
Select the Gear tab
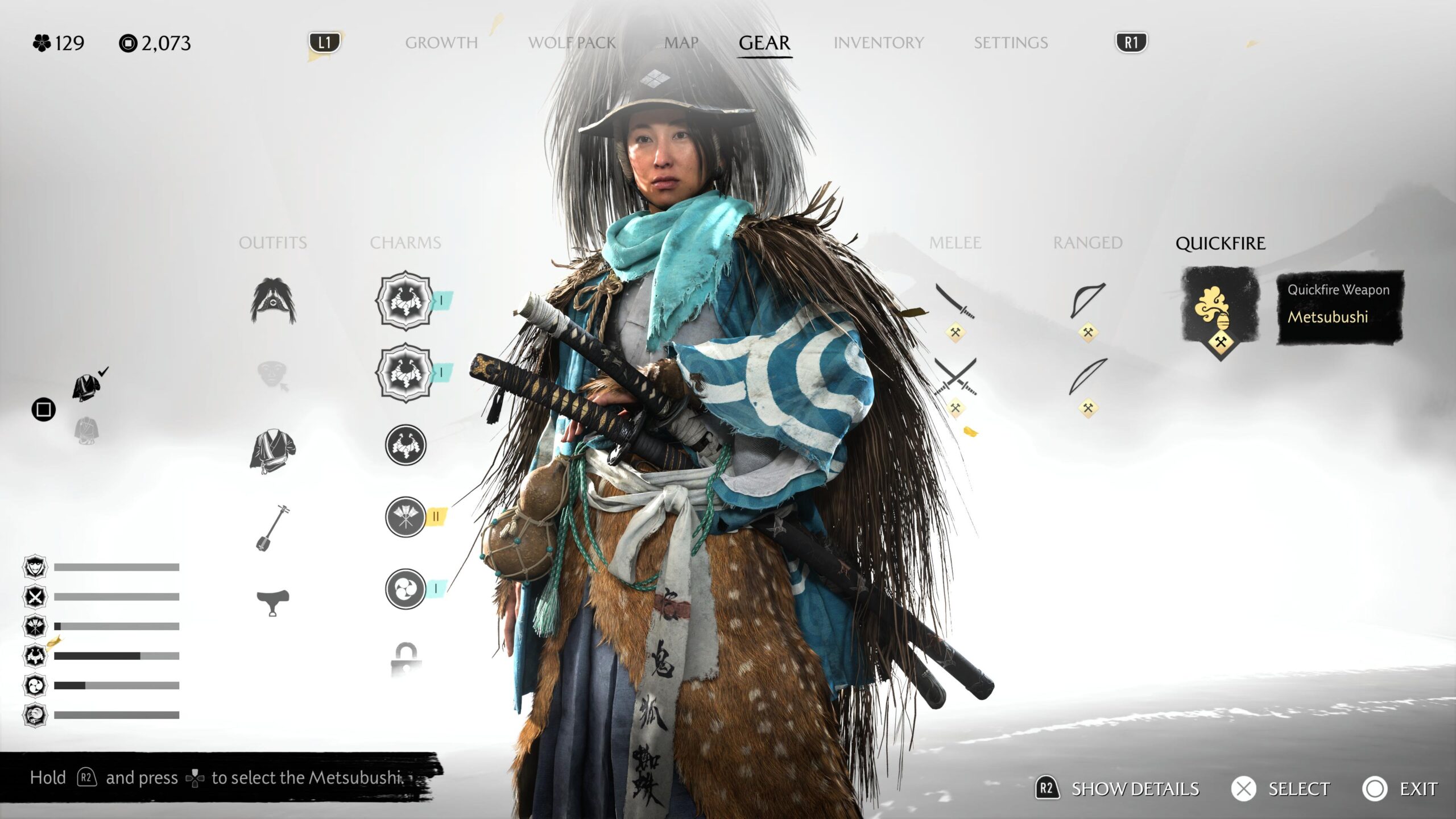click(764, 43)
